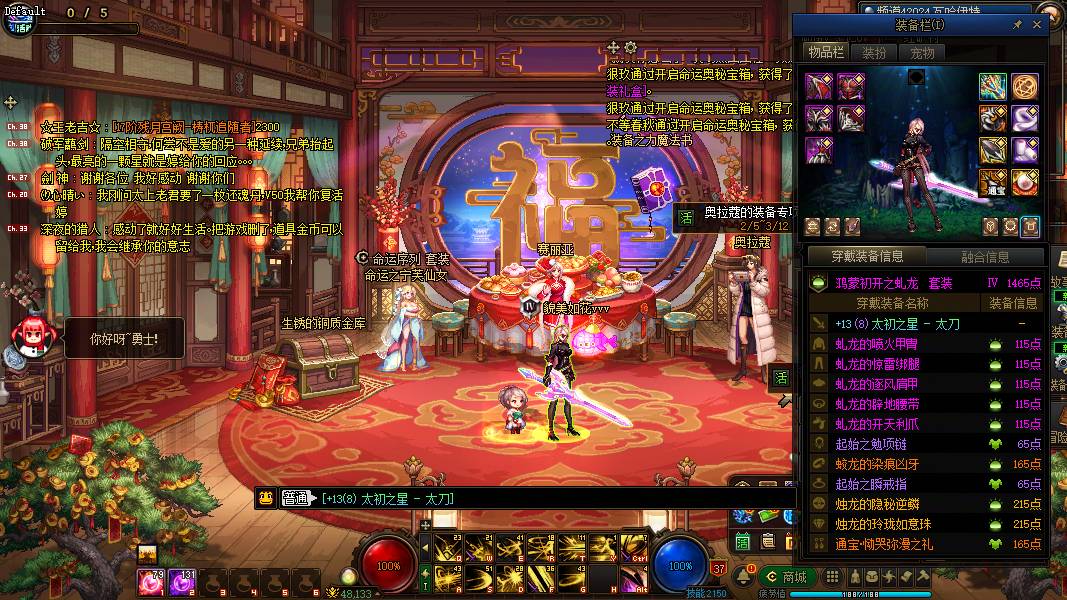Switch to the 装扮 tab

(873, 52)
